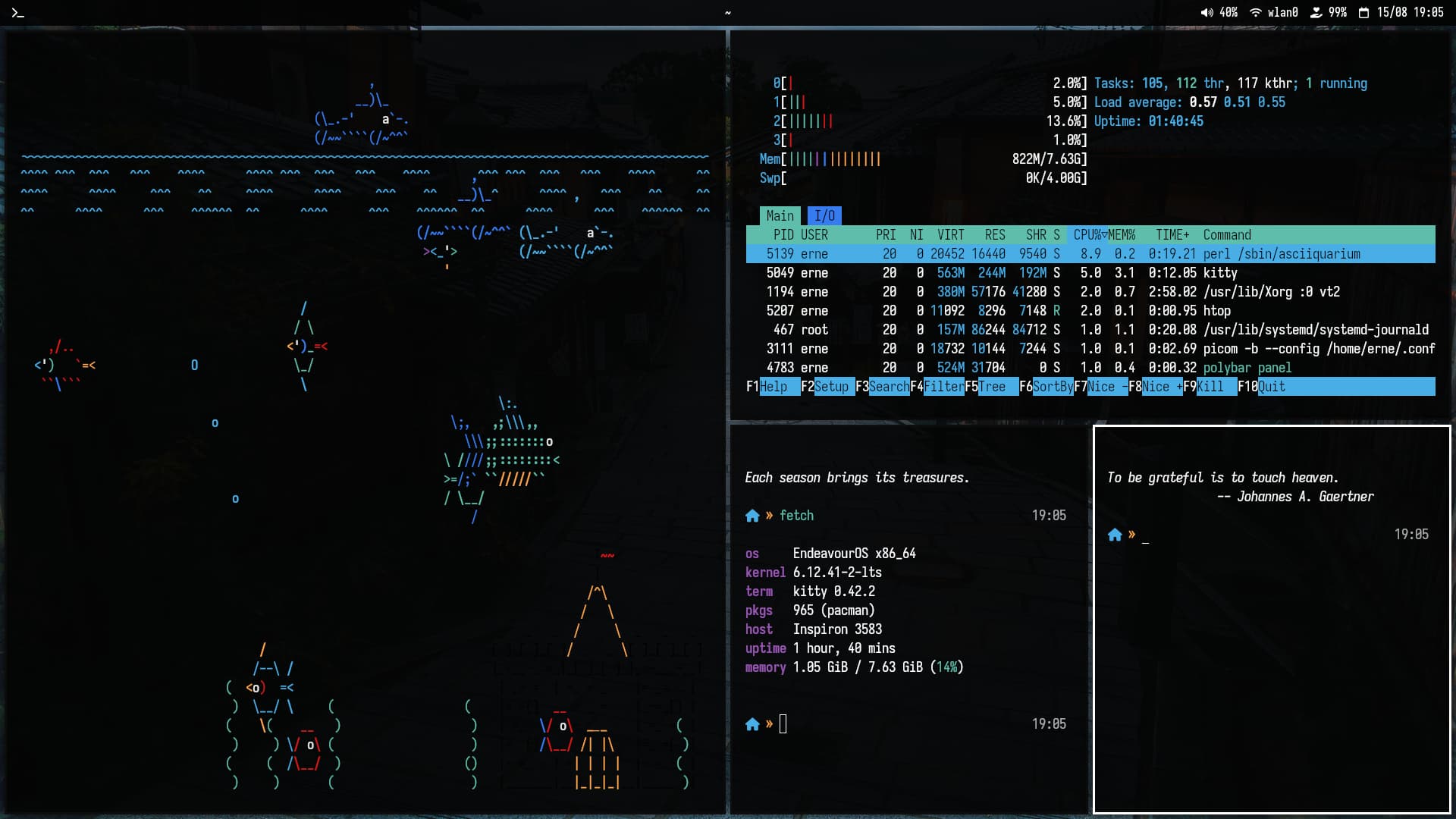Screen dimensions: 1456x819
Task: Open the SortBy option in htop
Action: 1053,387
